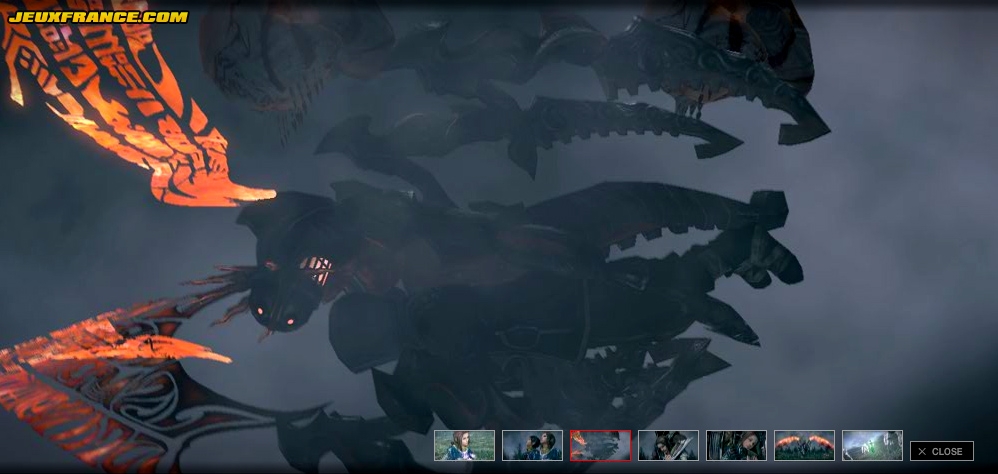Click the JEUXFRANCE.COM logo

pos(98,17)
